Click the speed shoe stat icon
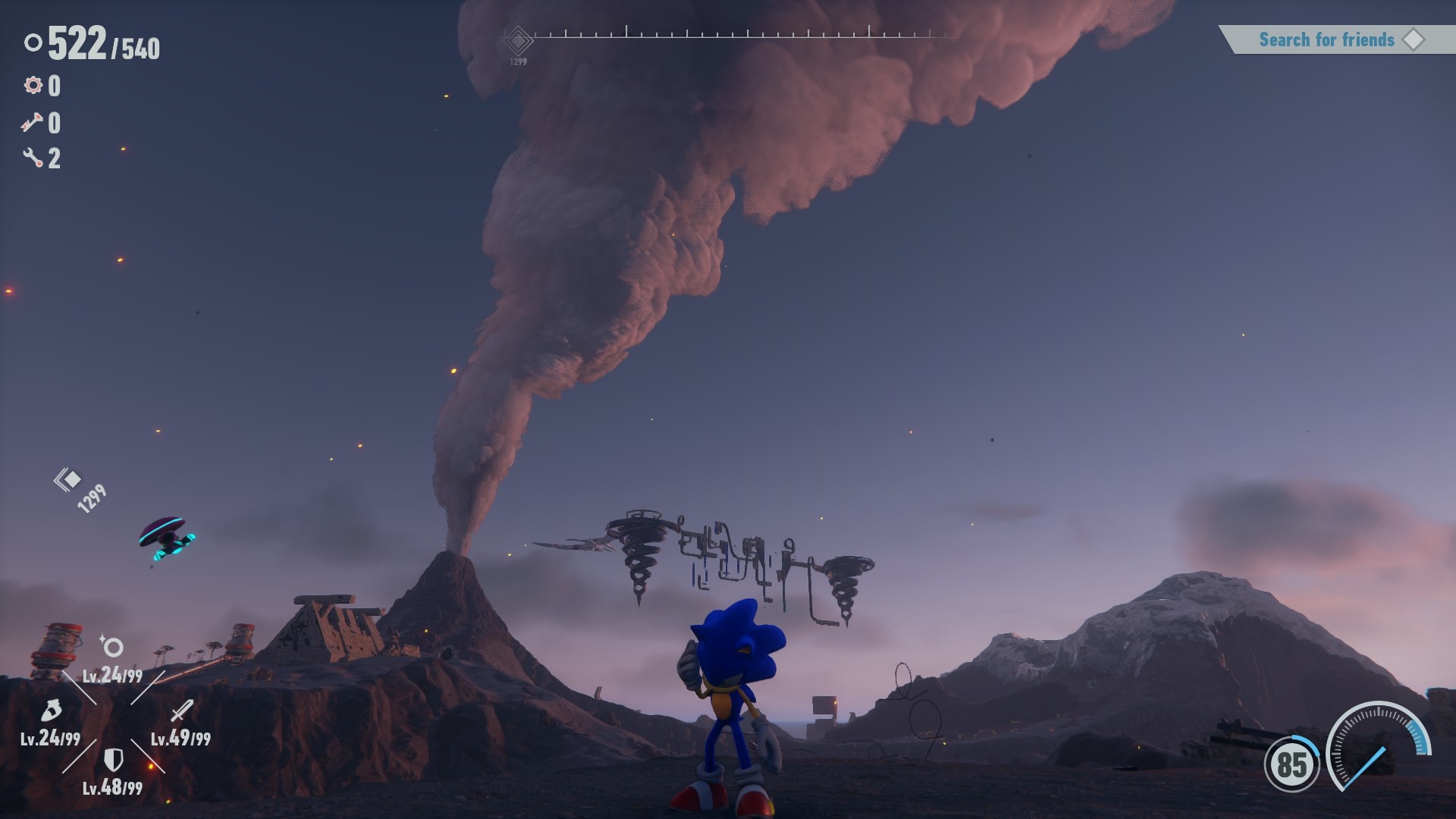 click(50, 711)
